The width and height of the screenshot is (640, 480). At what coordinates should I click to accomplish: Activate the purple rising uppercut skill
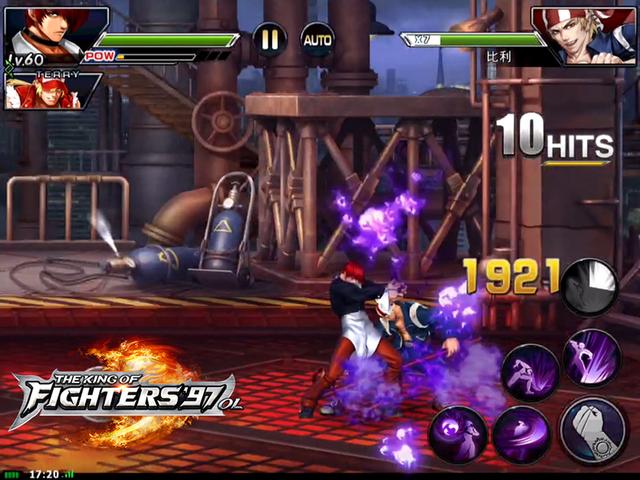tap(591, 358)
